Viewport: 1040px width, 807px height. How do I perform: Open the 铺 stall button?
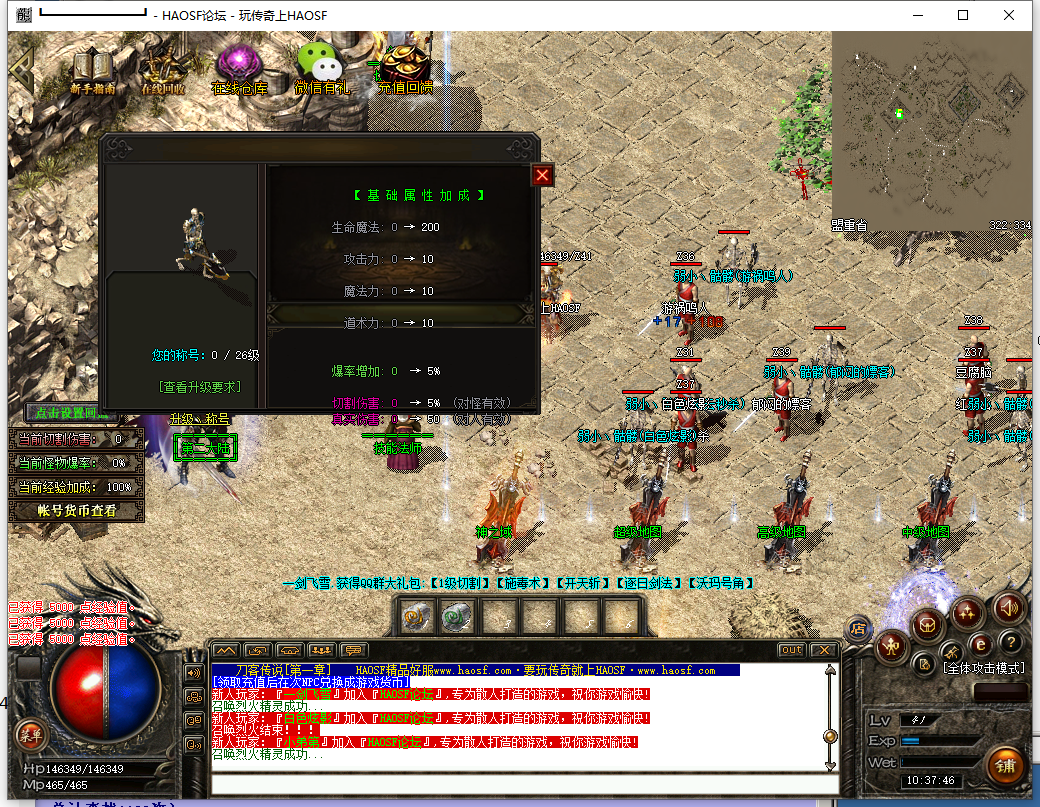point(1005,767)
